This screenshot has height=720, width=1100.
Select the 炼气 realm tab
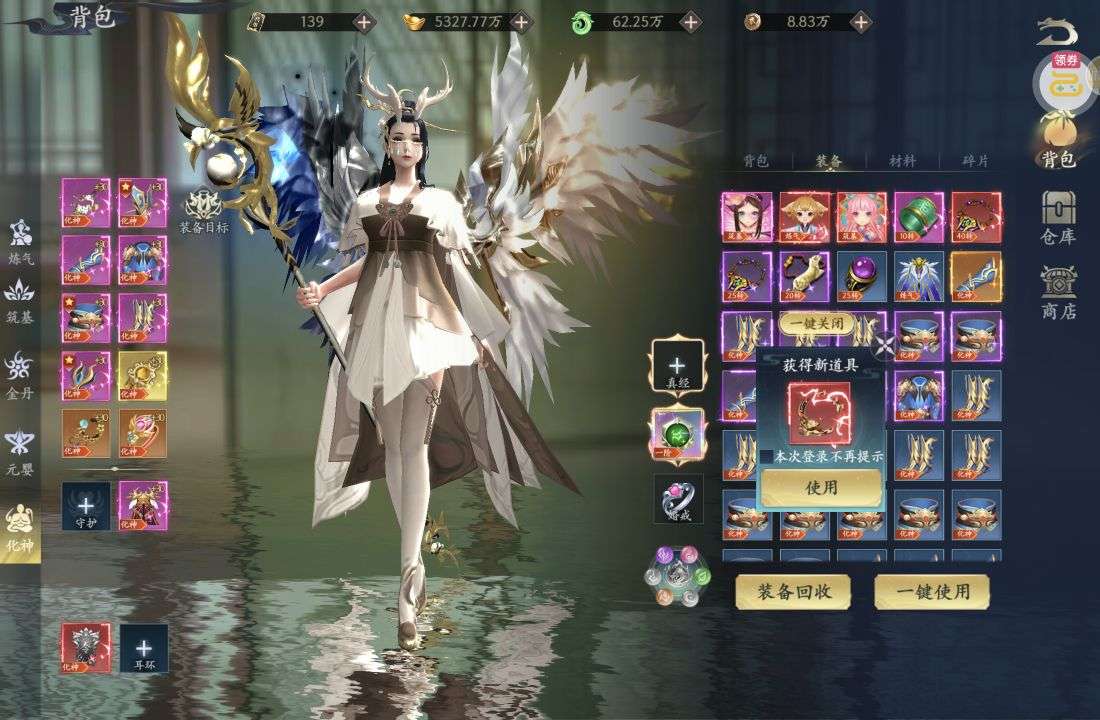pyautogui.click(x=21, y=242)
